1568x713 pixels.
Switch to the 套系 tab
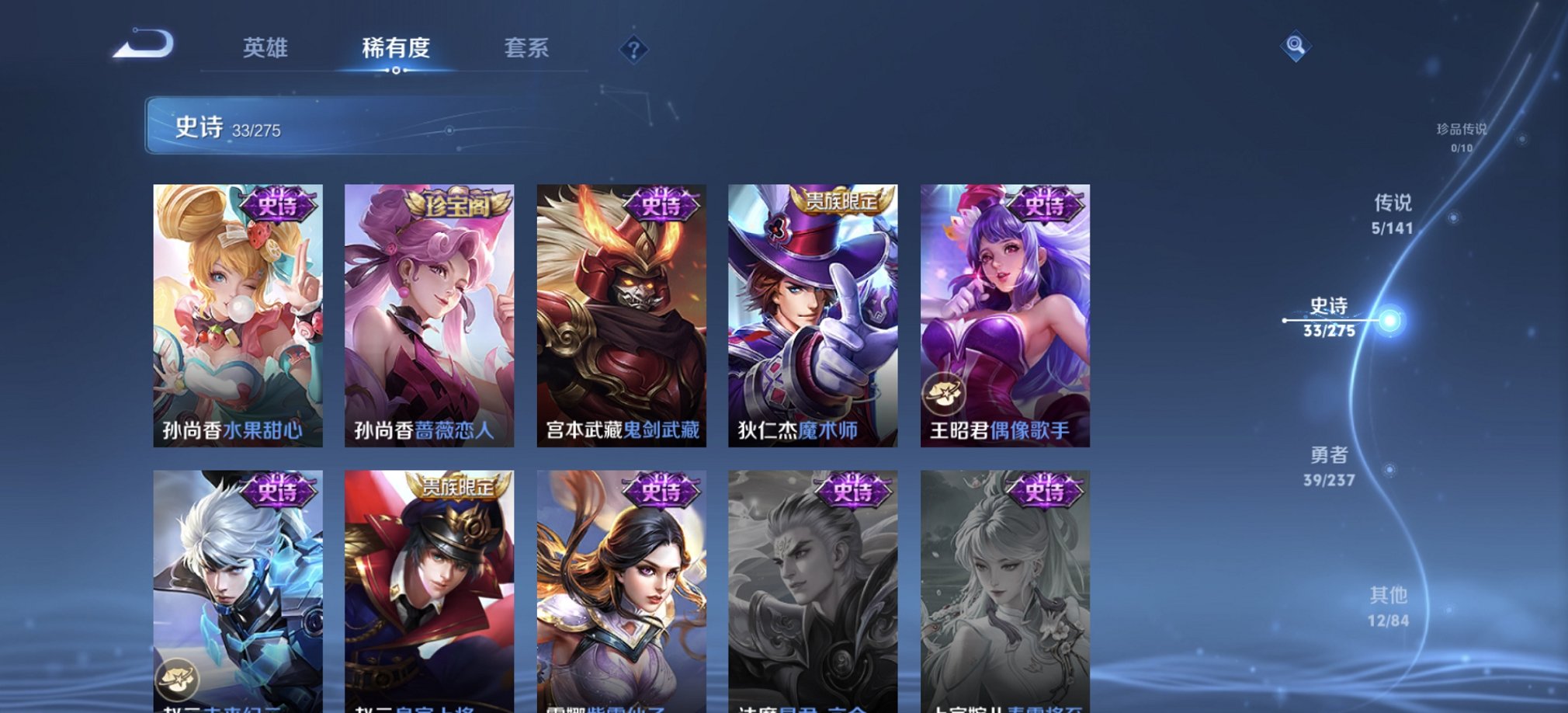click(x=527, y=49)
